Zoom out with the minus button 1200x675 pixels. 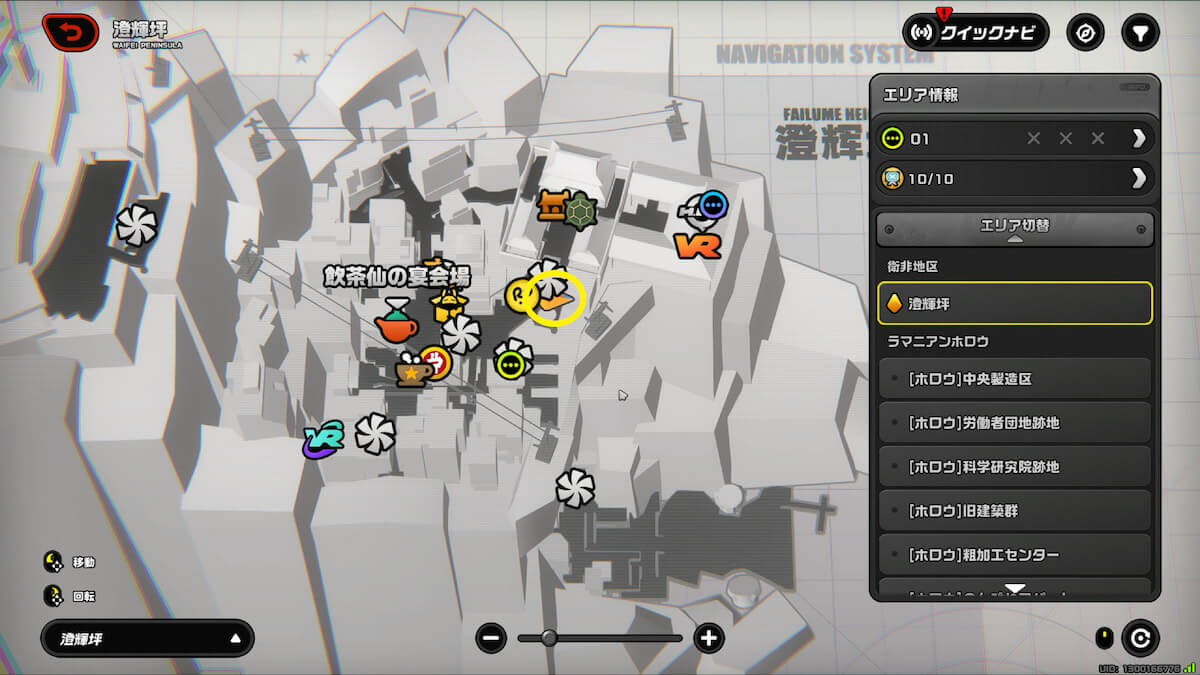(x=491, y=638)
